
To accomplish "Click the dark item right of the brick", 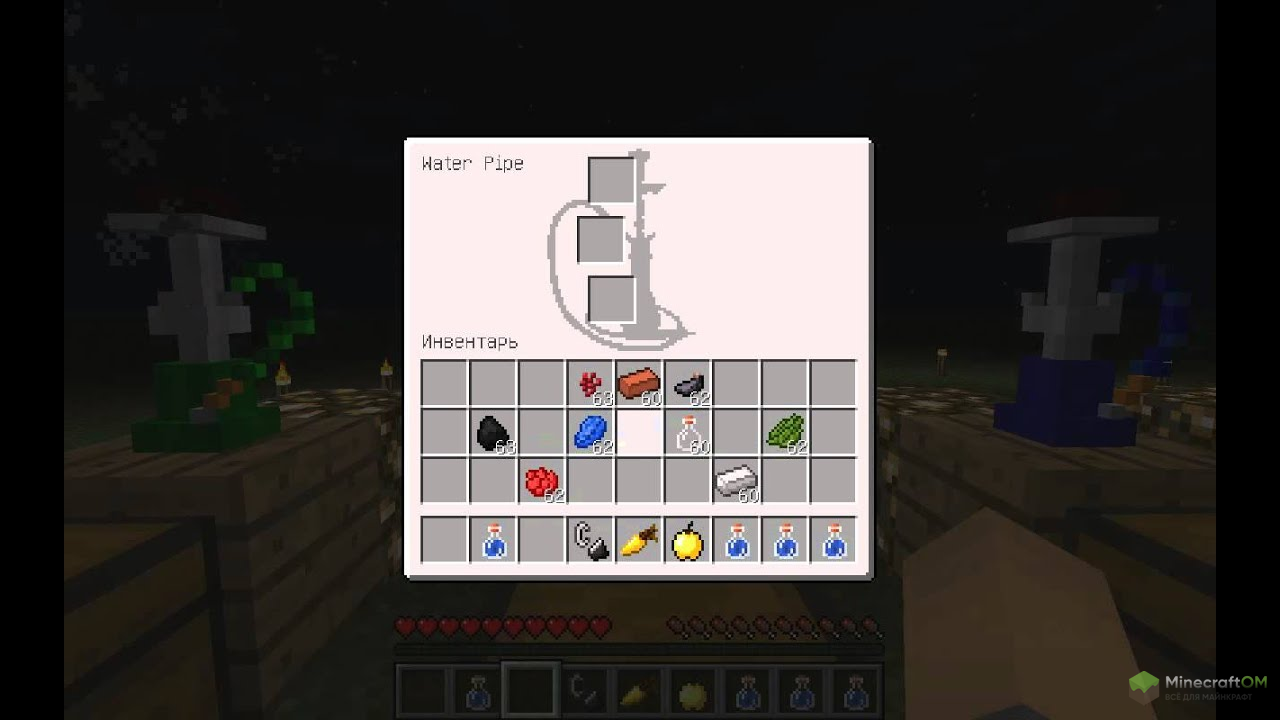I will (688, 384).
